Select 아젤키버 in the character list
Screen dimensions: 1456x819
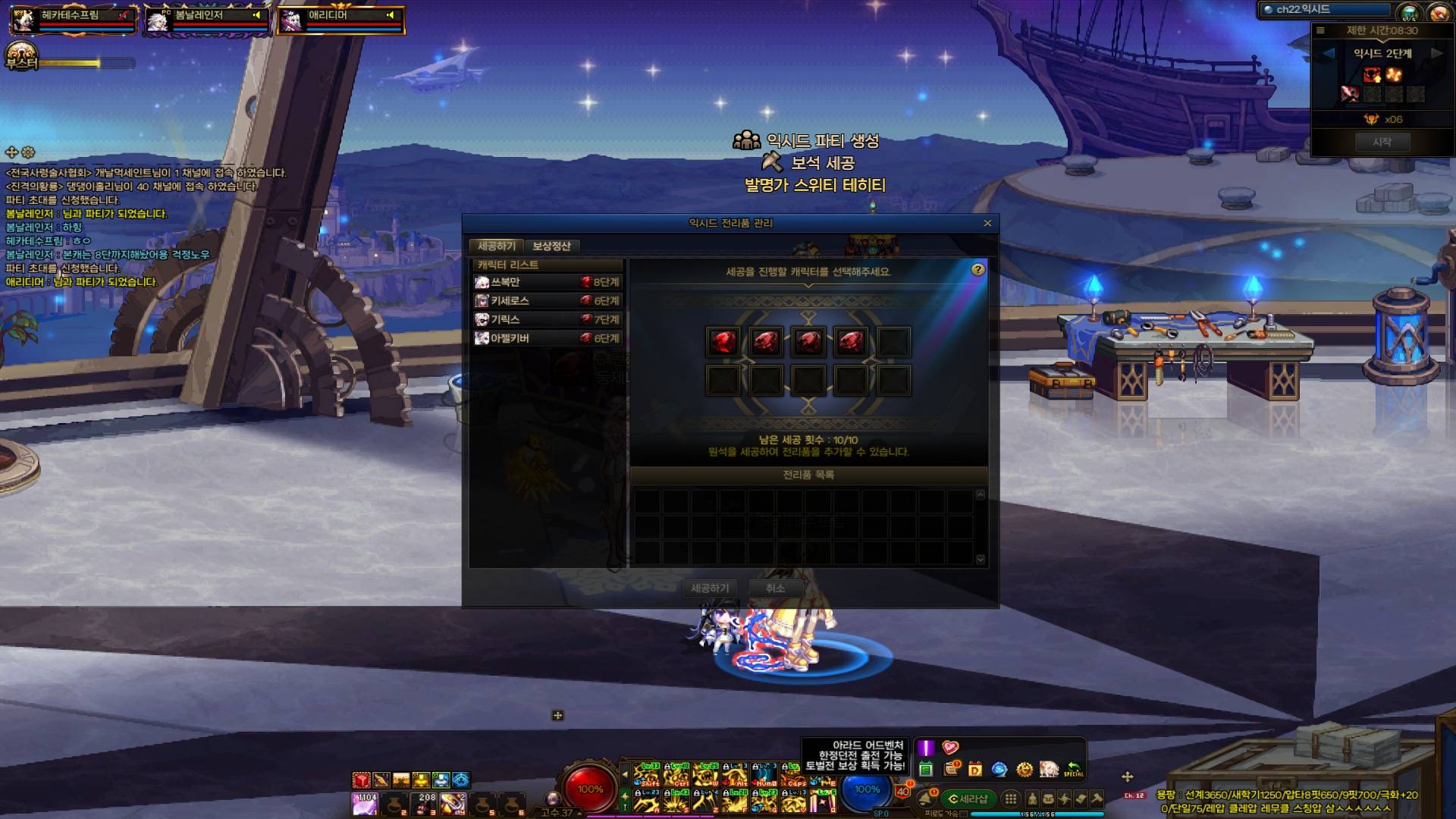[547, 338]
